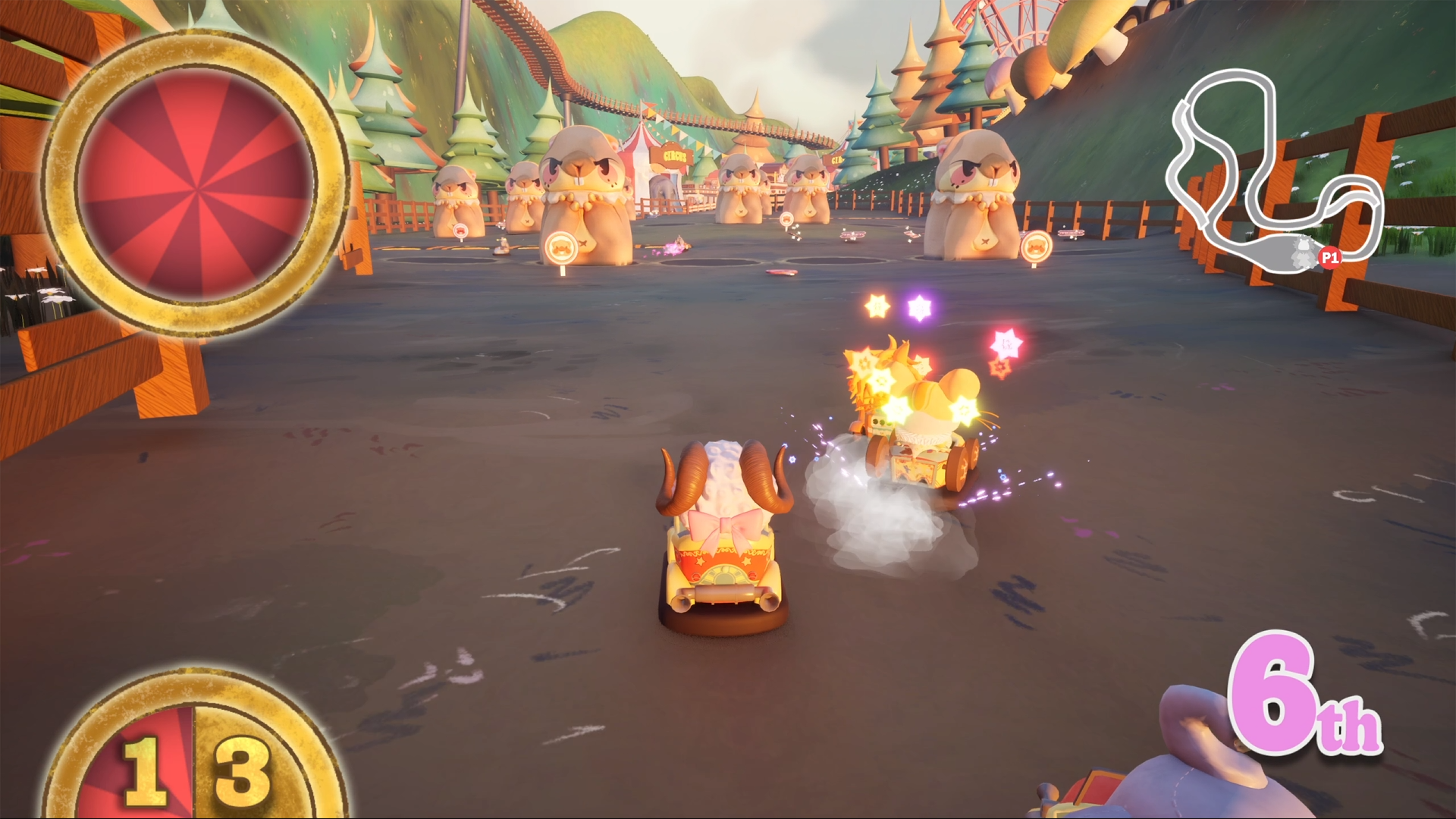Image resolution: width=1456 pixels, height=819 pixels.
Task: Select the P1 marker on the minimap
Action: pyautogui.click(x=1329, y=258)
